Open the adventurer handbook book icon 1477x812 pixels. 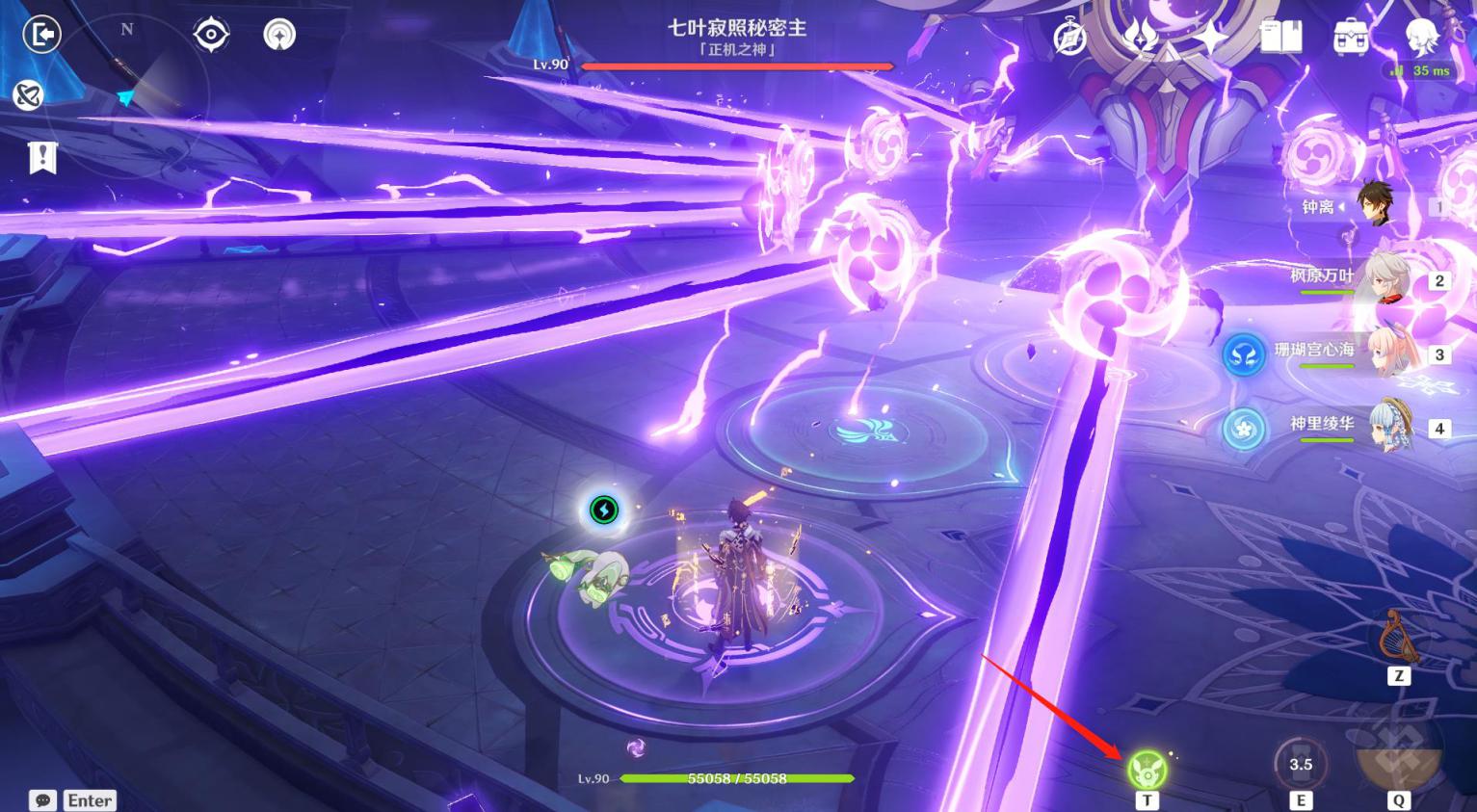(x=1280, y=38)
